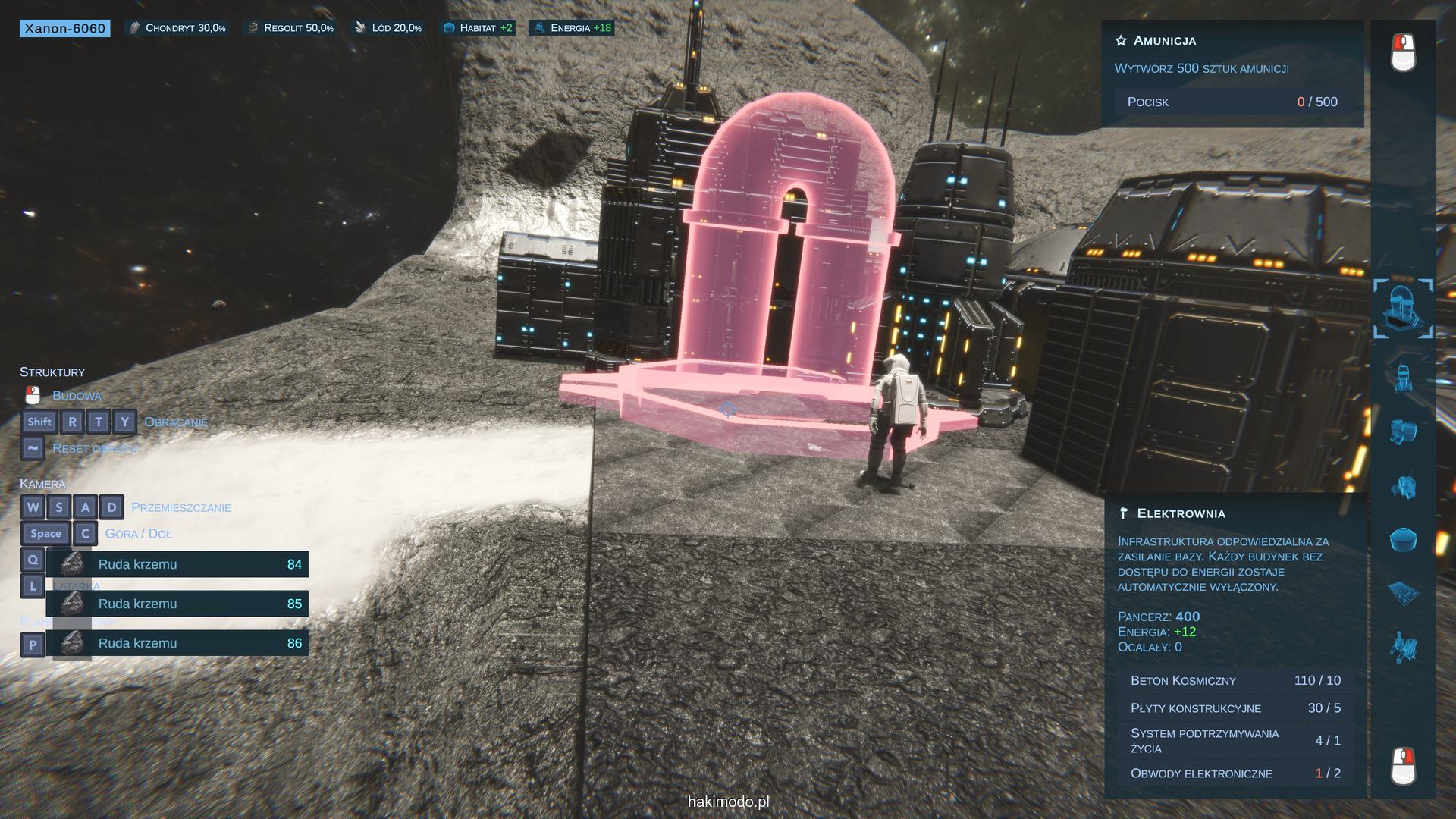Click the Obwody elektroniczne requirement row
This screenshot has height=819, width=1456.
pos(1235,773)
